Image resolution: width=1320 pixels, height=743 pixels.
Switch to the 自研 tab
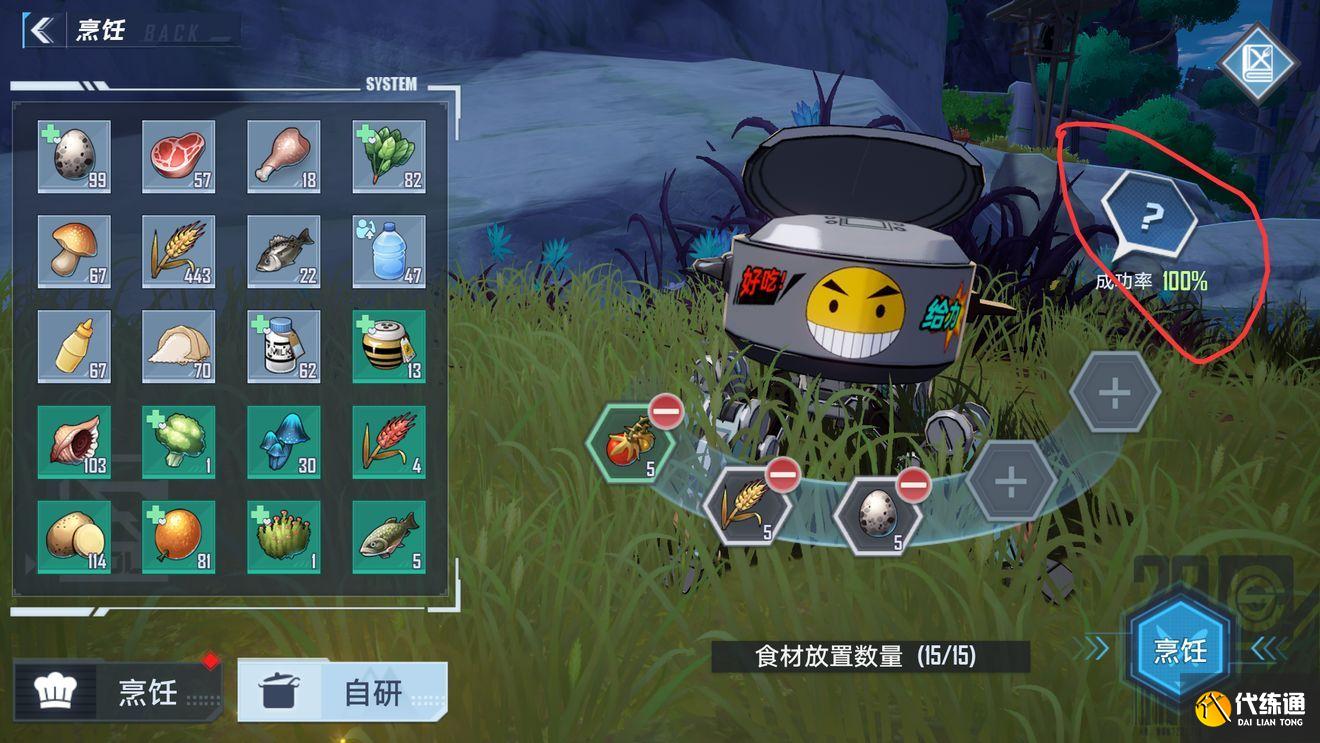coord(342,692)
